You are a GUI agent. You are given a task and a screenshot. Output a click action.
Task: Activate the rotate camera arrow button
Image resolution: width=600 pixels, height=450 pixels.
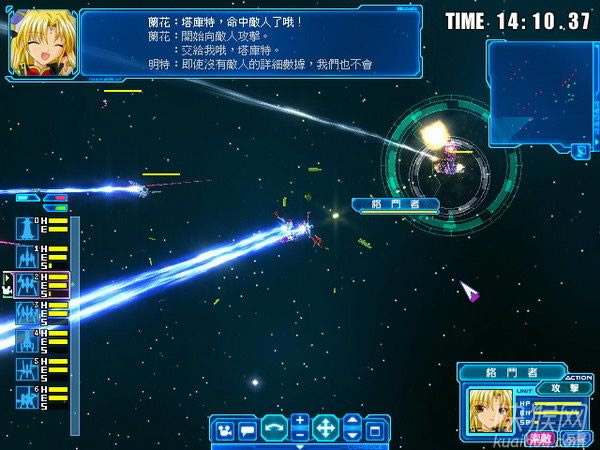tap(274, 431)
